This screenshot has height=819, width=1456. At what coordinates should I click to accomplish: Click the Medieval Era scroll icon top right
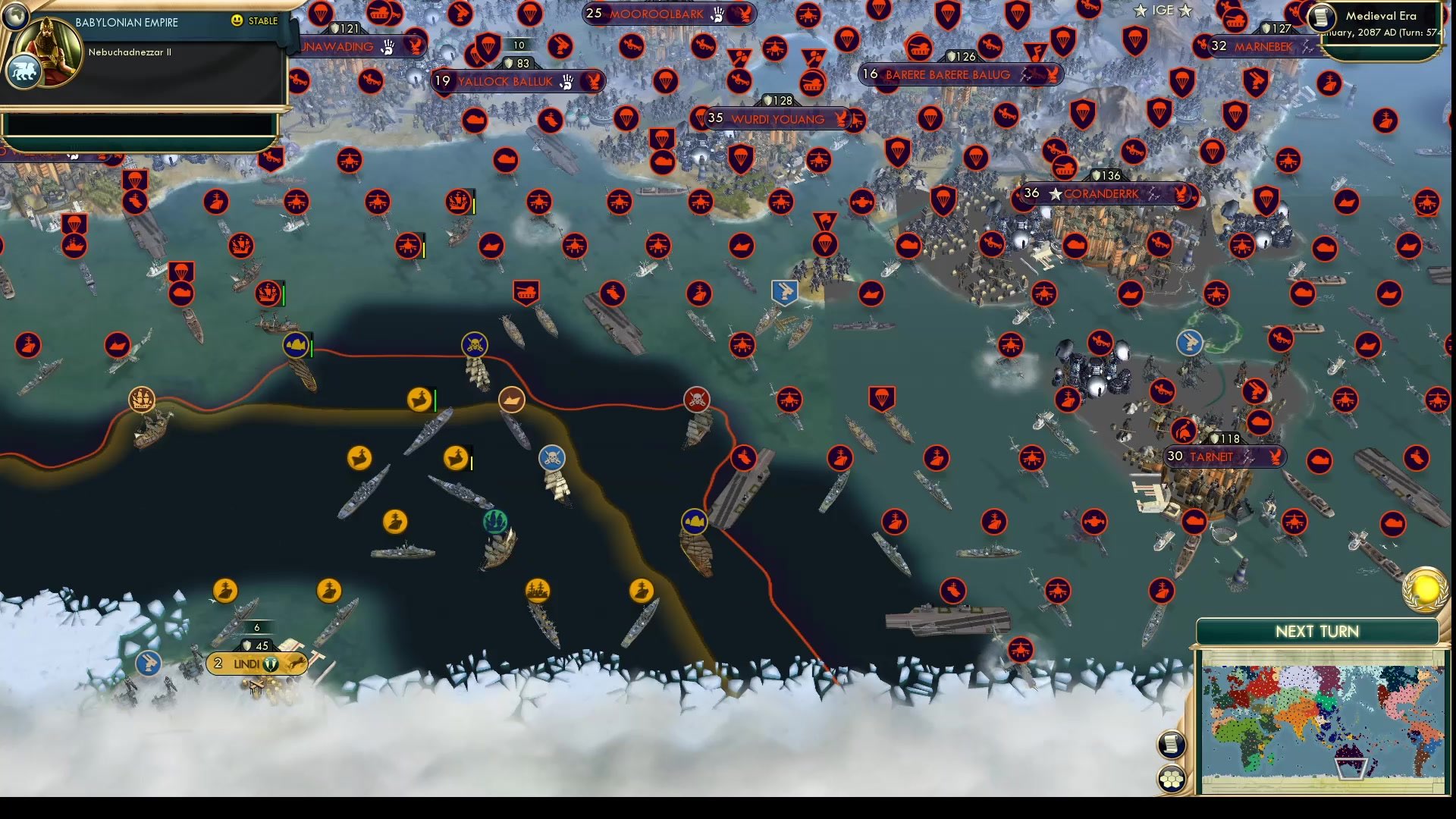(1320, 17)
